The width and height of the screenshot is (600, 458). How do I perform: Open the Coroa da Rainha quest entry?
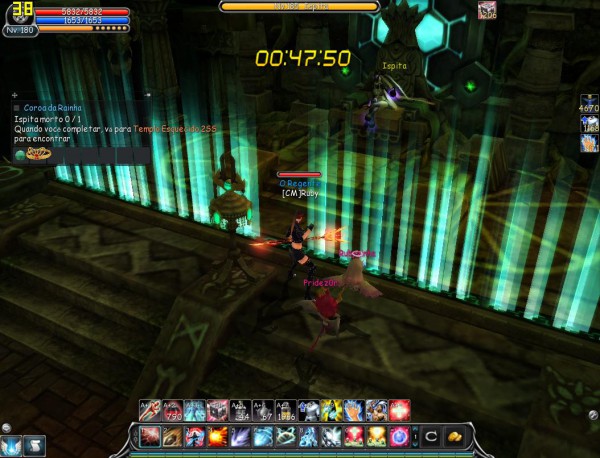(55, 107)
